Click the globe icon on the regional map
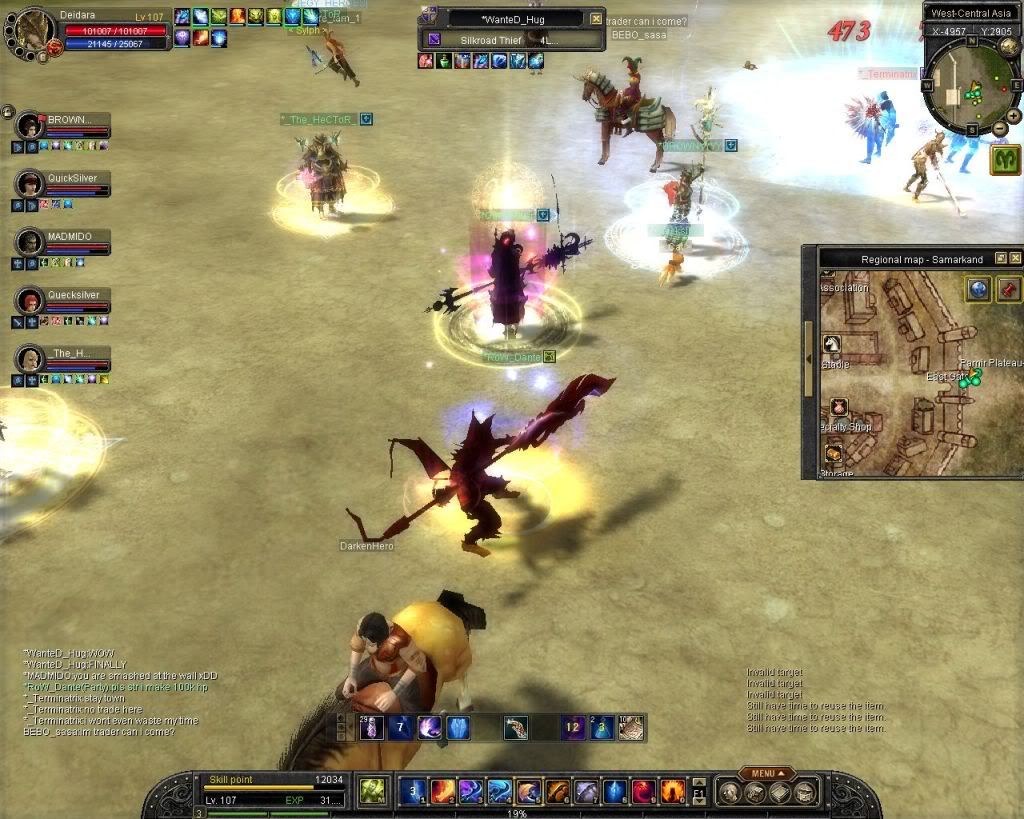 977,289
